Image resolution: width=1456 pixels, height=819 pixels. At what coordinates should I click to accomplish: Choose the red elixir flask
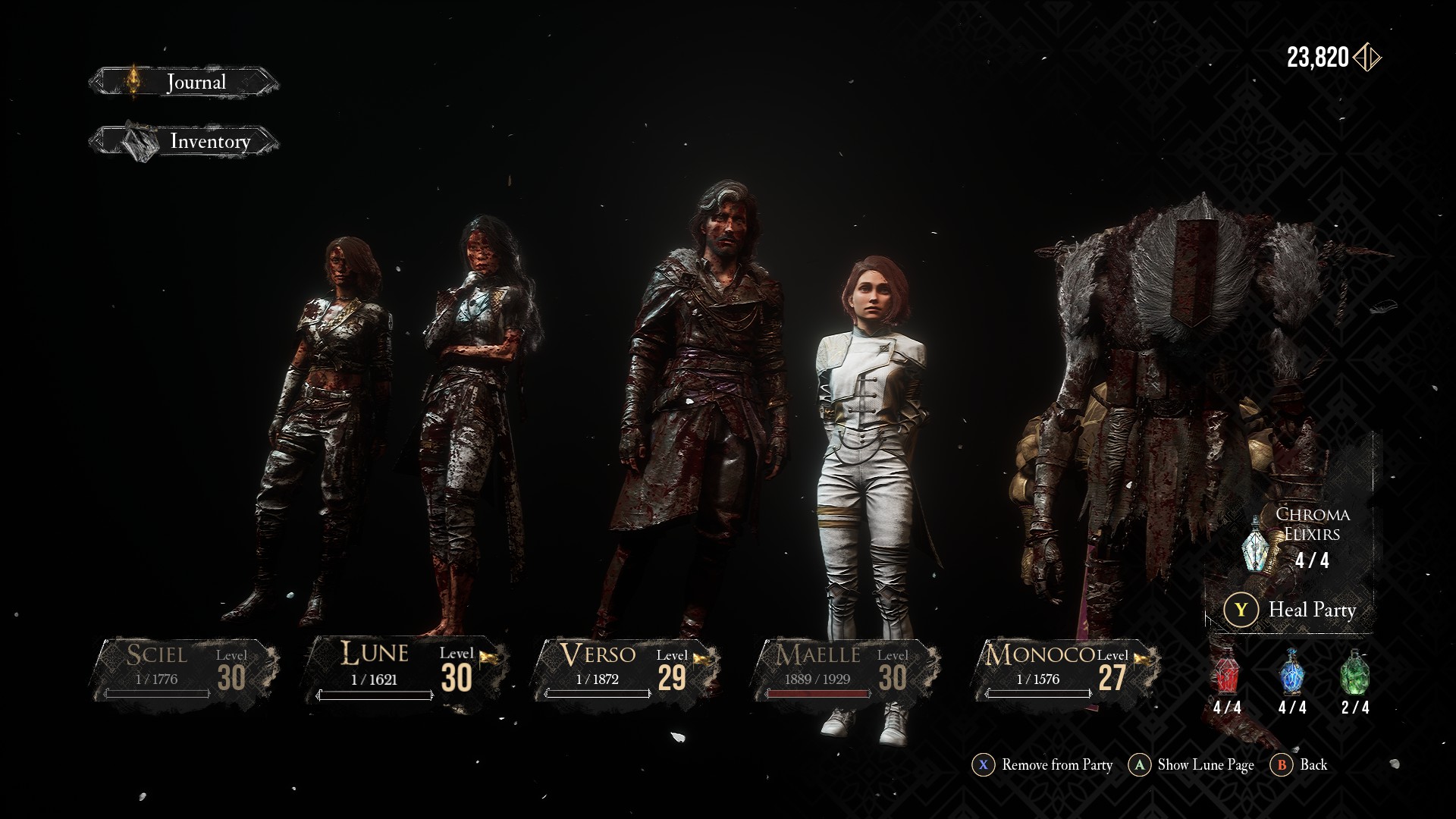[1226, 673]
